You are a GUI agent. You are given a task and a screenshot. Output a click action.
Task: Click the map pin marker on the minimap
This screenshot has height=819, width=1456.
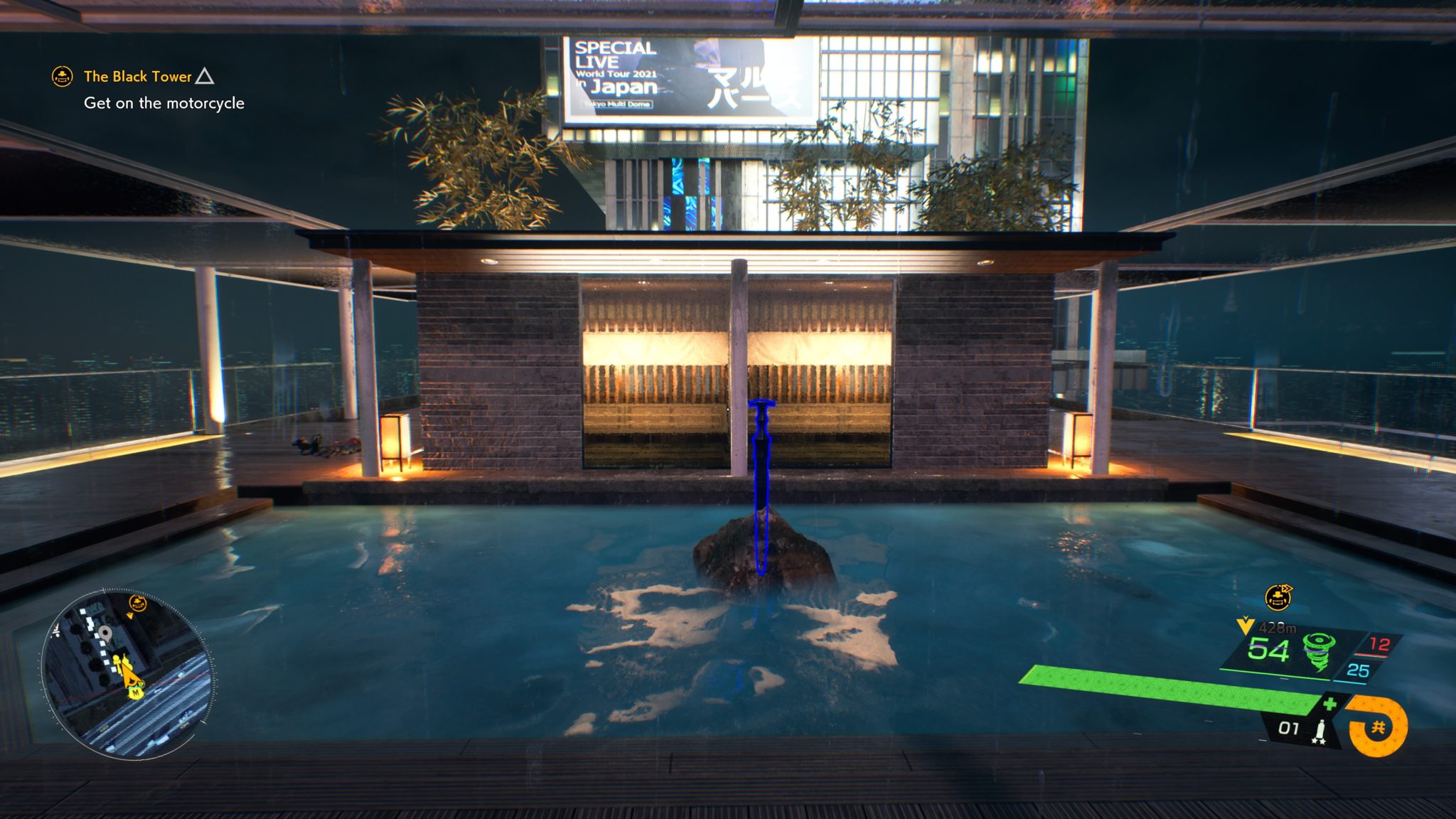tap(105, 634)
